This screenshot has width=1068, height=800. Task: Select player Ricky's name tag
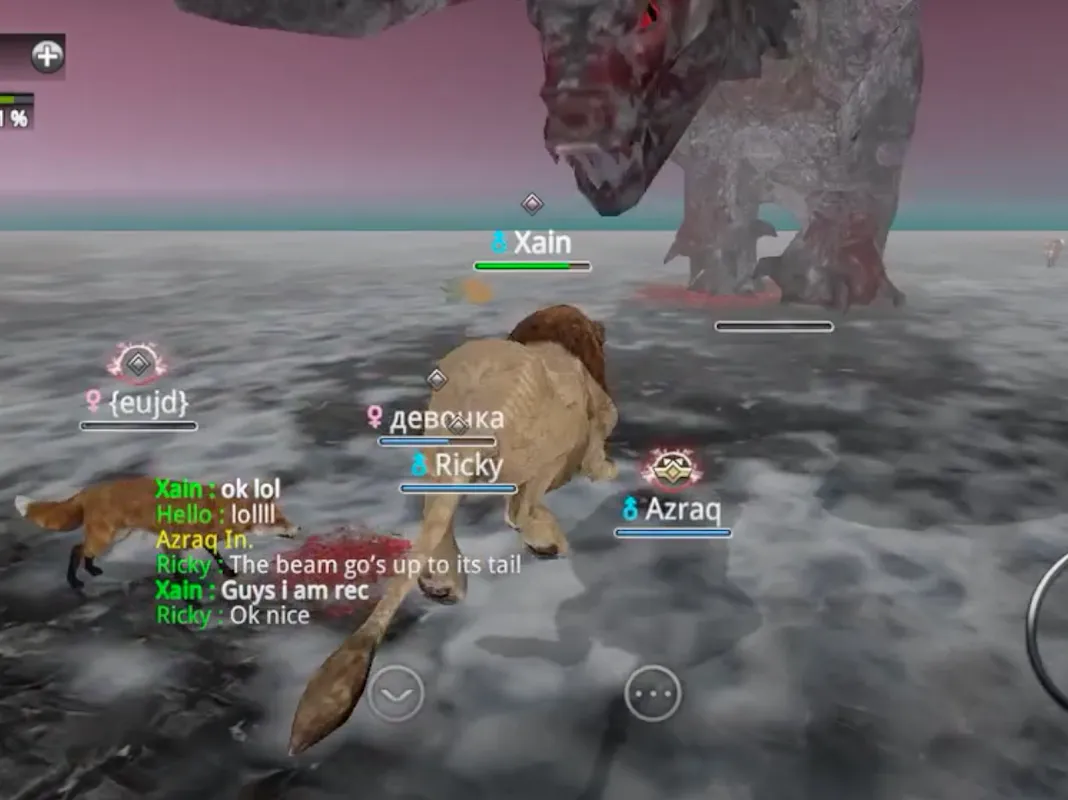[x=458, y=465]
